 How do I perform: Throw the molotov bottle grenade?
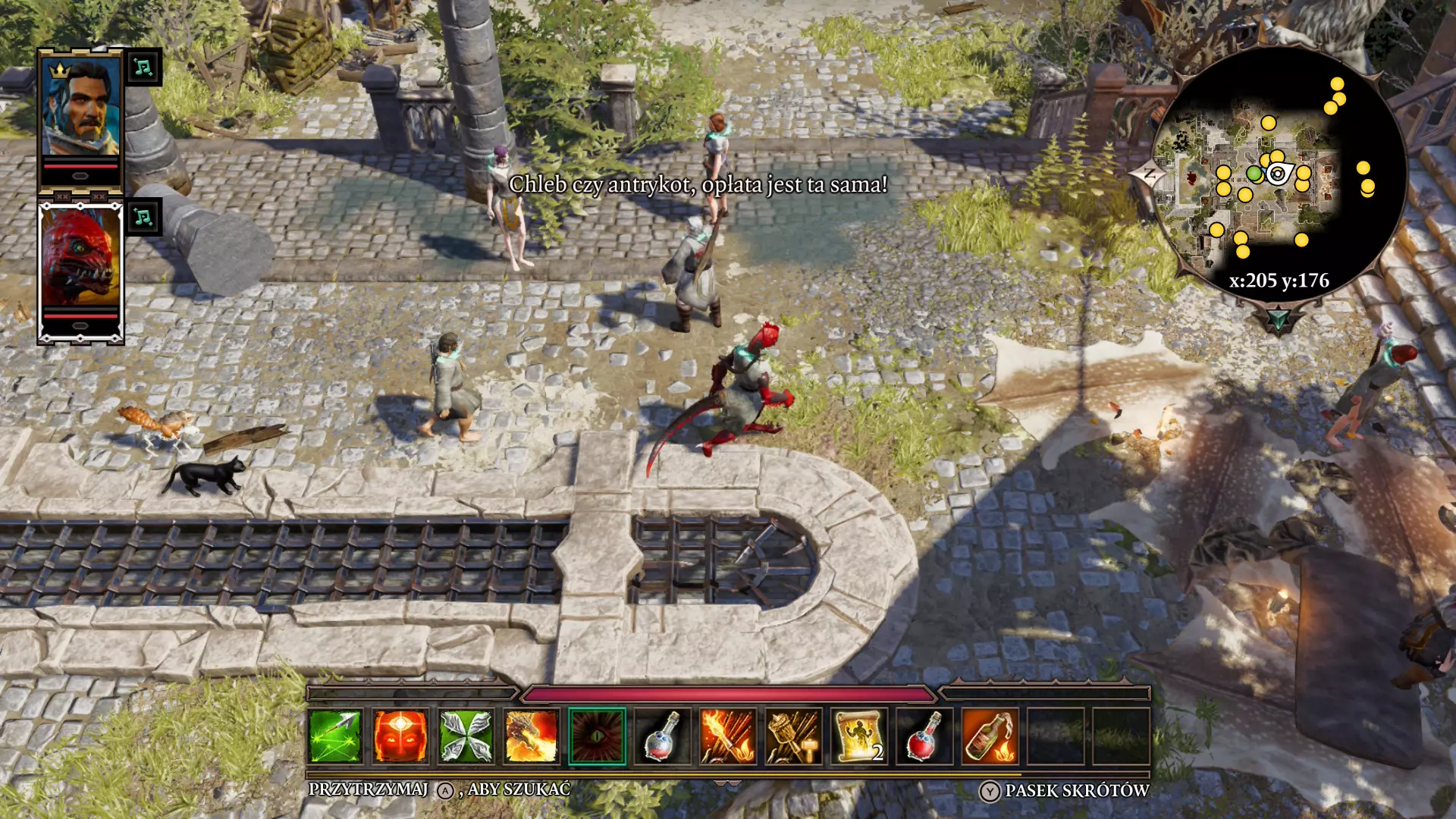(990, 736)
